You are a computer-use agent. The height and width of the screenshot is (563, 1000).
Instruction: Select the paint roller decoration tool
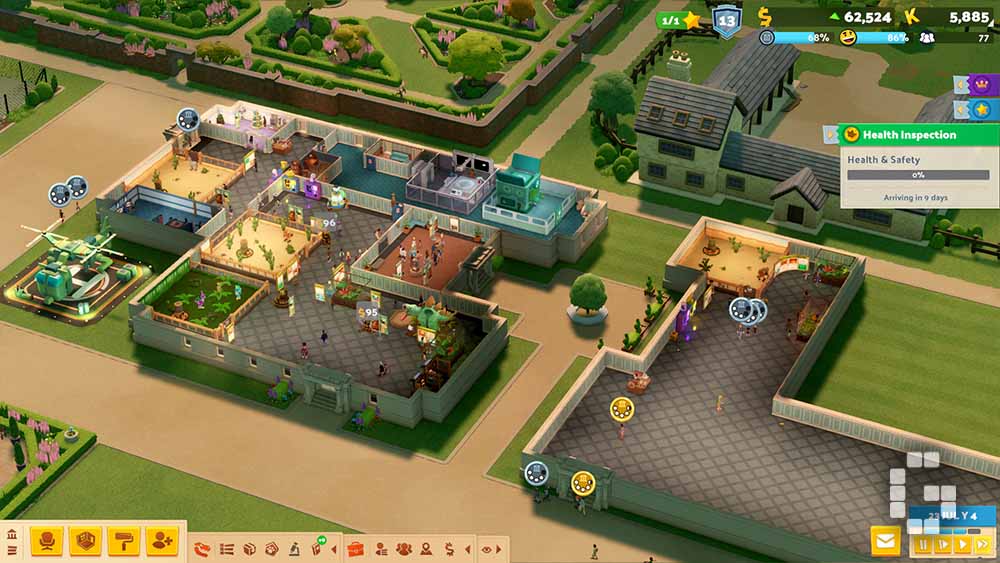(124, 542)
